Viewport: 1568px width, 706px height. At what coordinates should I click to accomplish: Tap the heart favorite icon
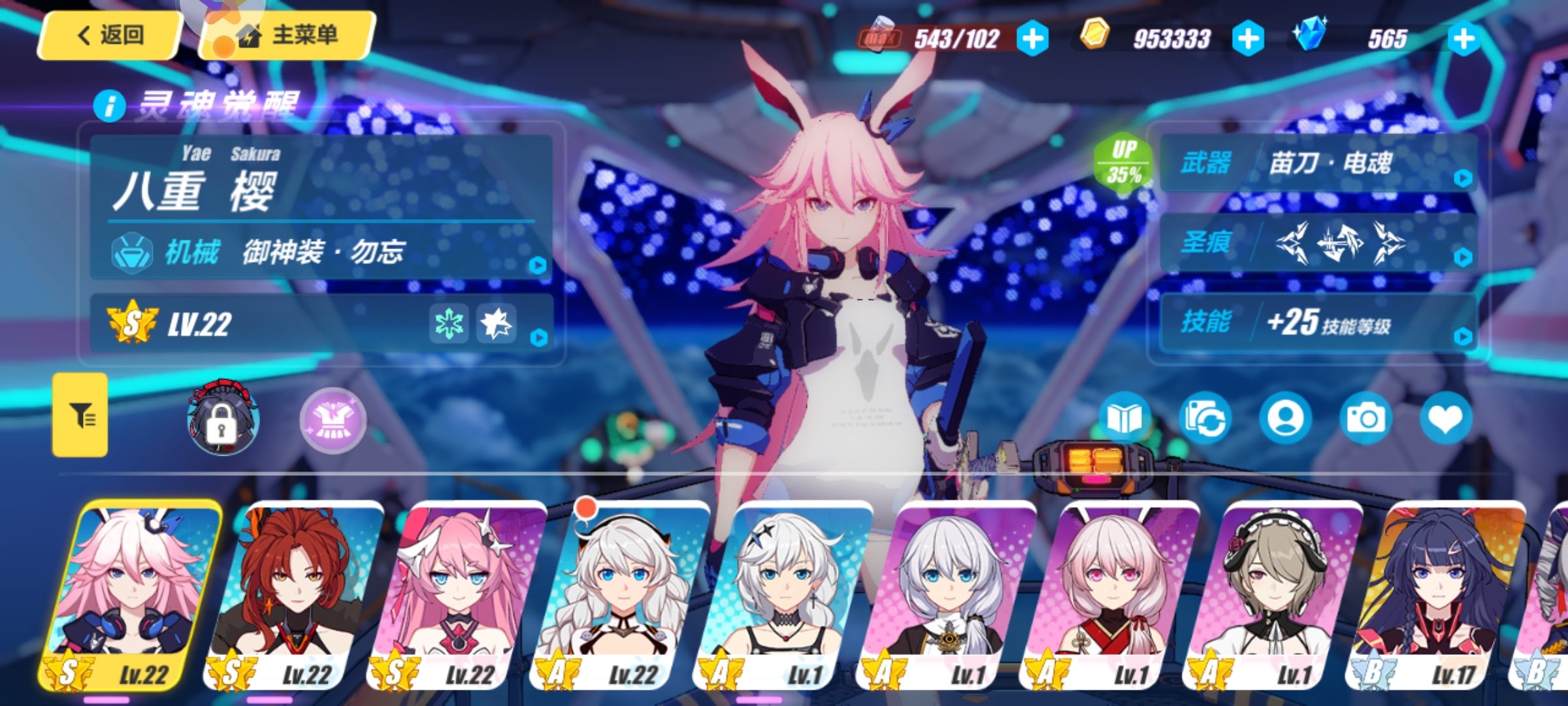[x=1445, y=418]
